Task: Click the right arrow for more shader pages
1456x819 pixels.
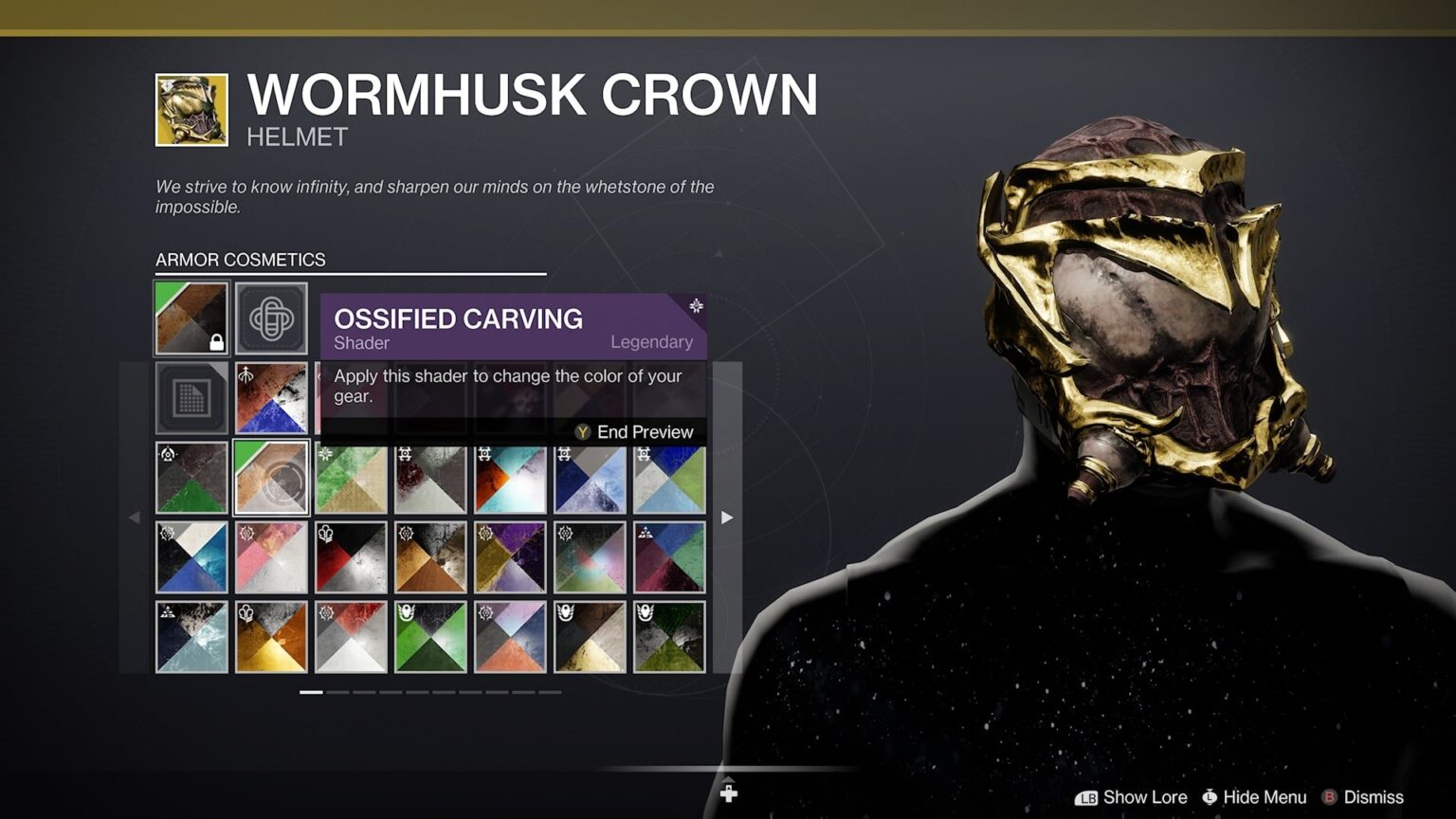Action: pyautogui.click(x=726, y=518)
